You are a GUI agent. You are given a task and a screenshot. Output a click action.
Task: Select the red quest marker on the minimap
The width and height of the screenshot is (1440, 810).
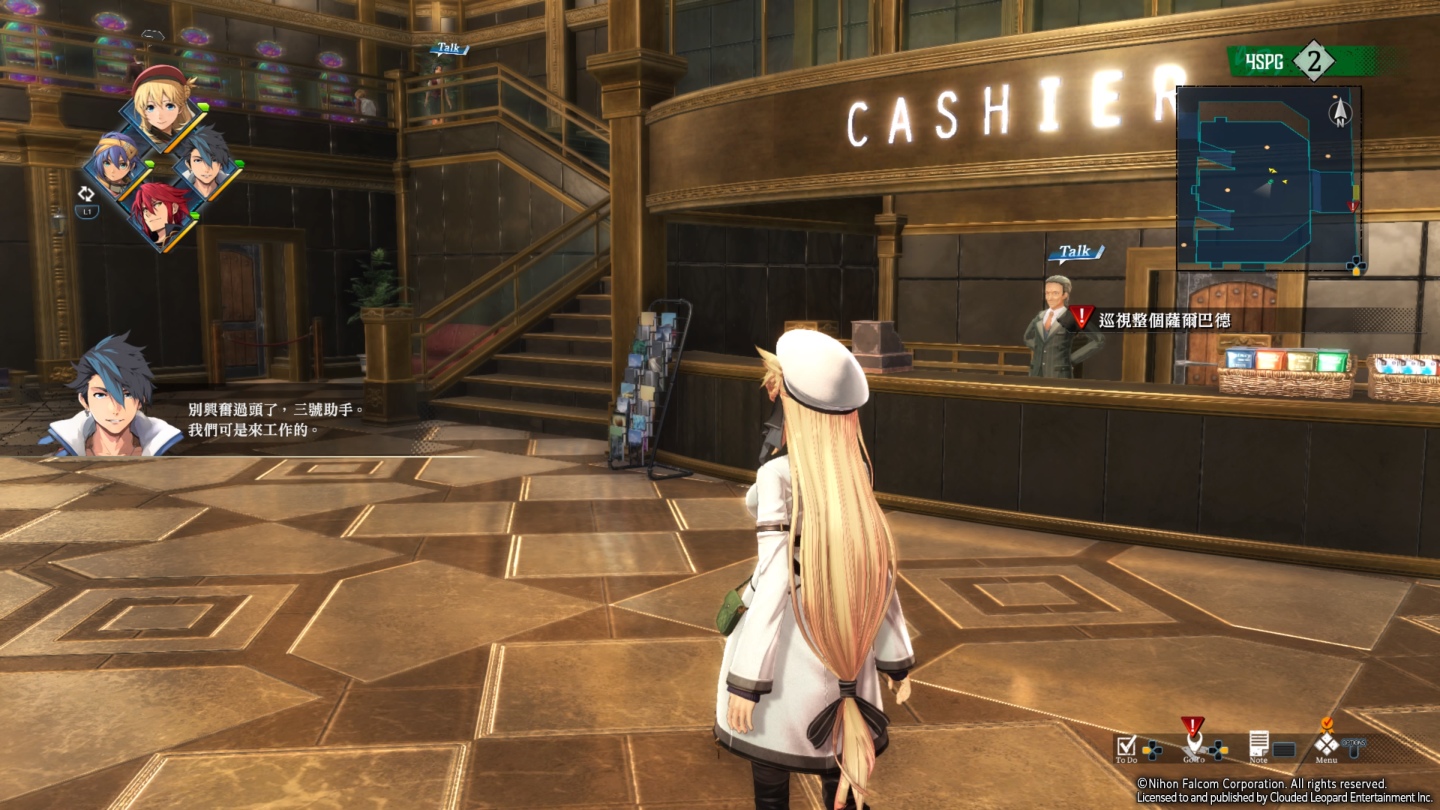point(1353,206)
